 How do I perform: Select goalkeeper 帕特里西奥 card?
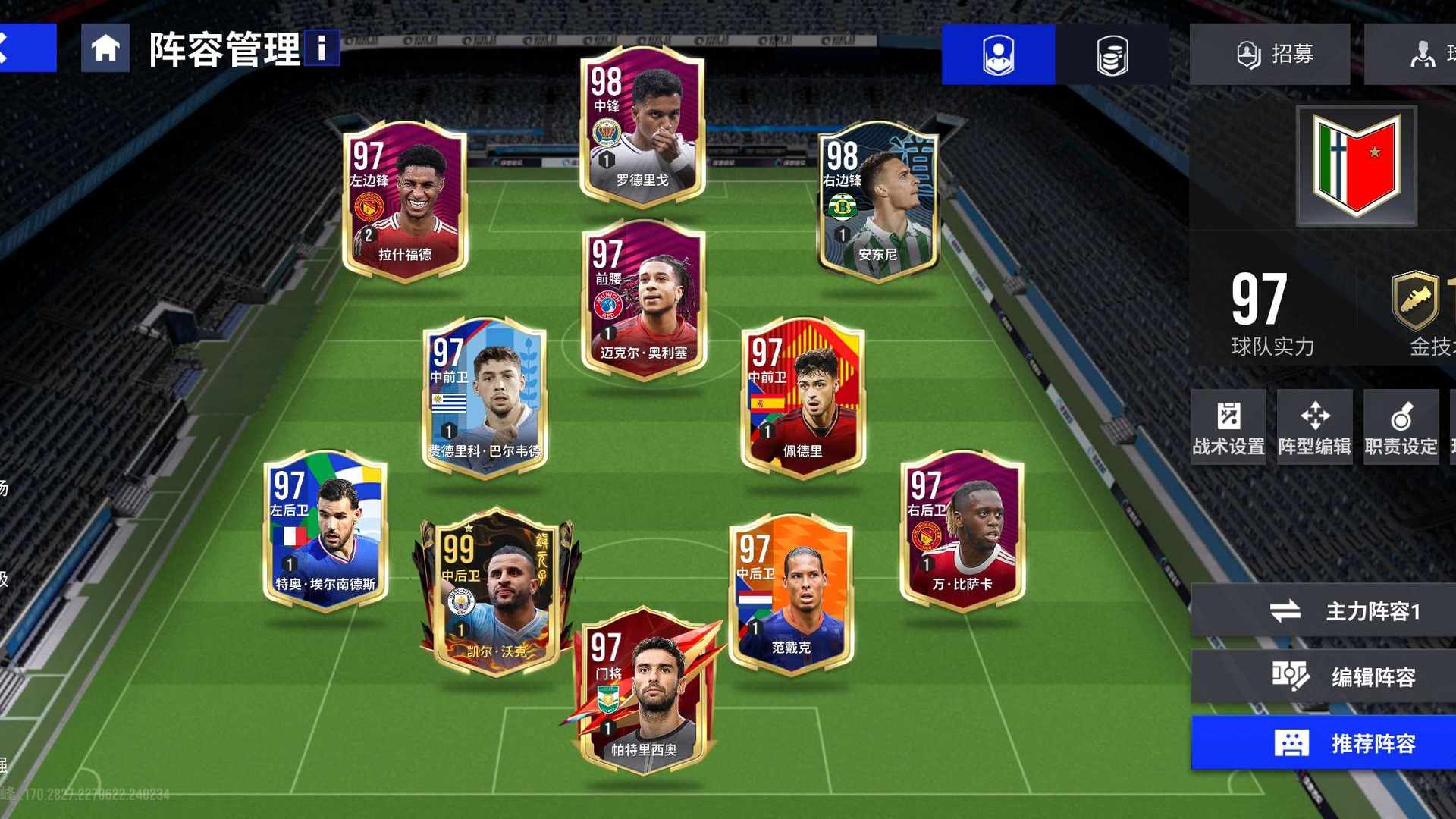644,690
